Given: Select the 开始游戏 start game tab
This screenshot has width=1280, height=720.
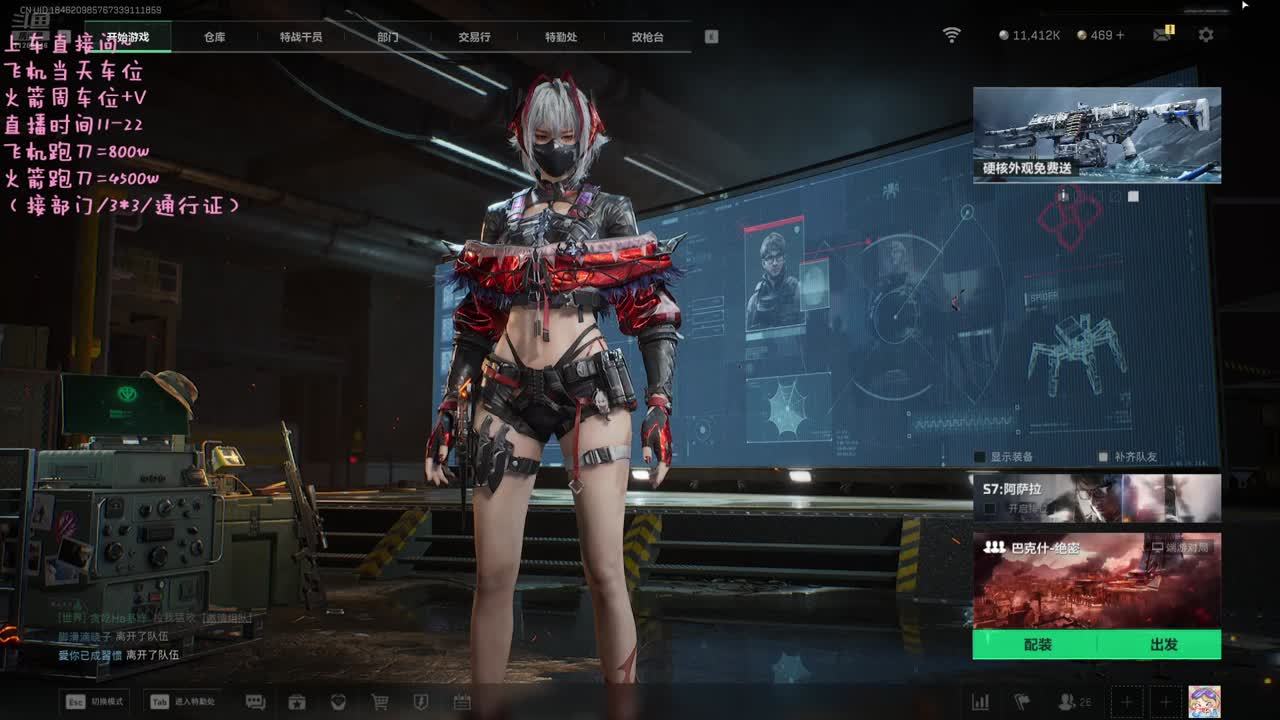Looking at the screenshot, I should coord(128,37).
